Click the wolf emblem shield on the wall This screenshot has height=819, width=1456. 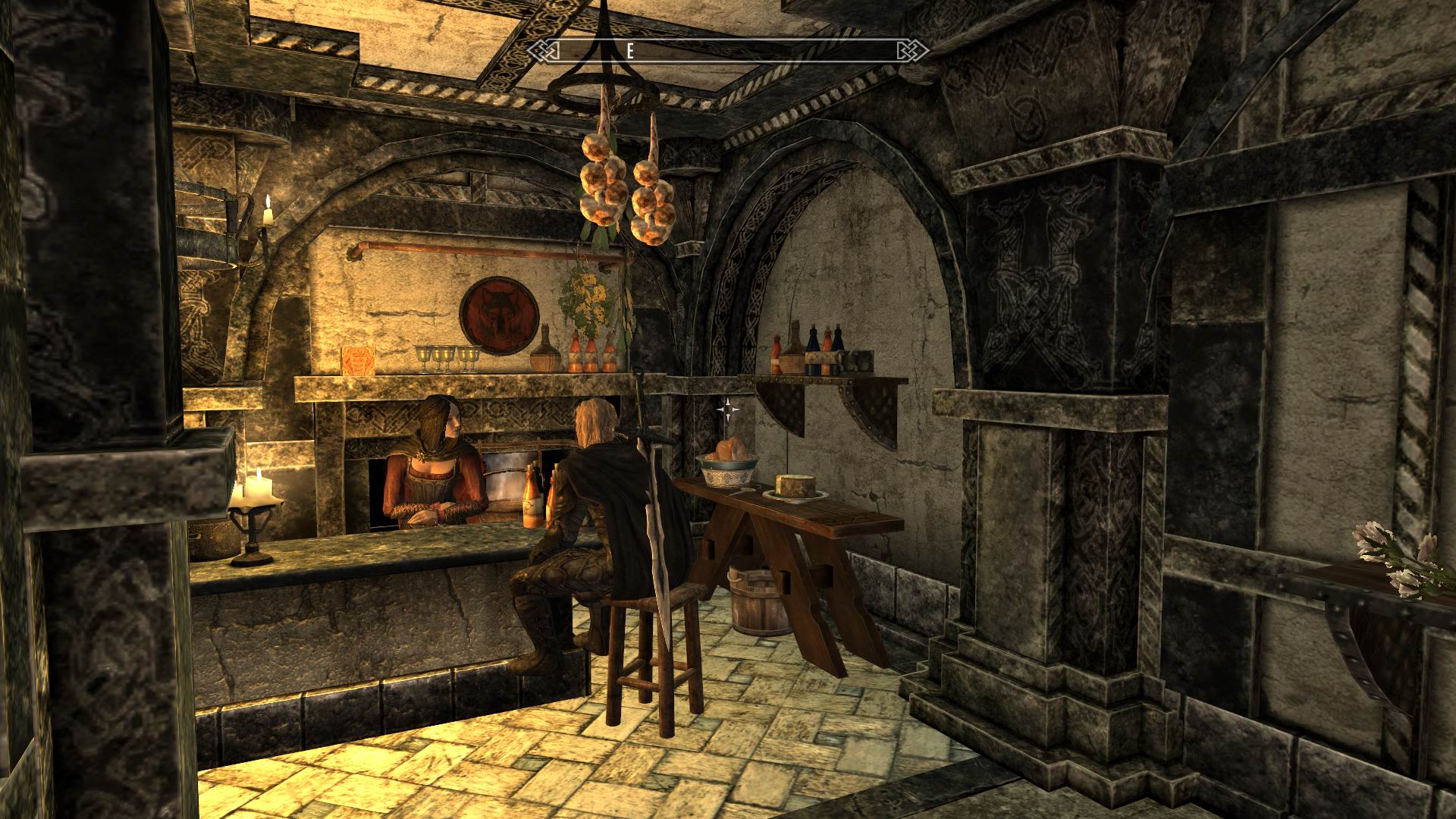coord(502,314)
